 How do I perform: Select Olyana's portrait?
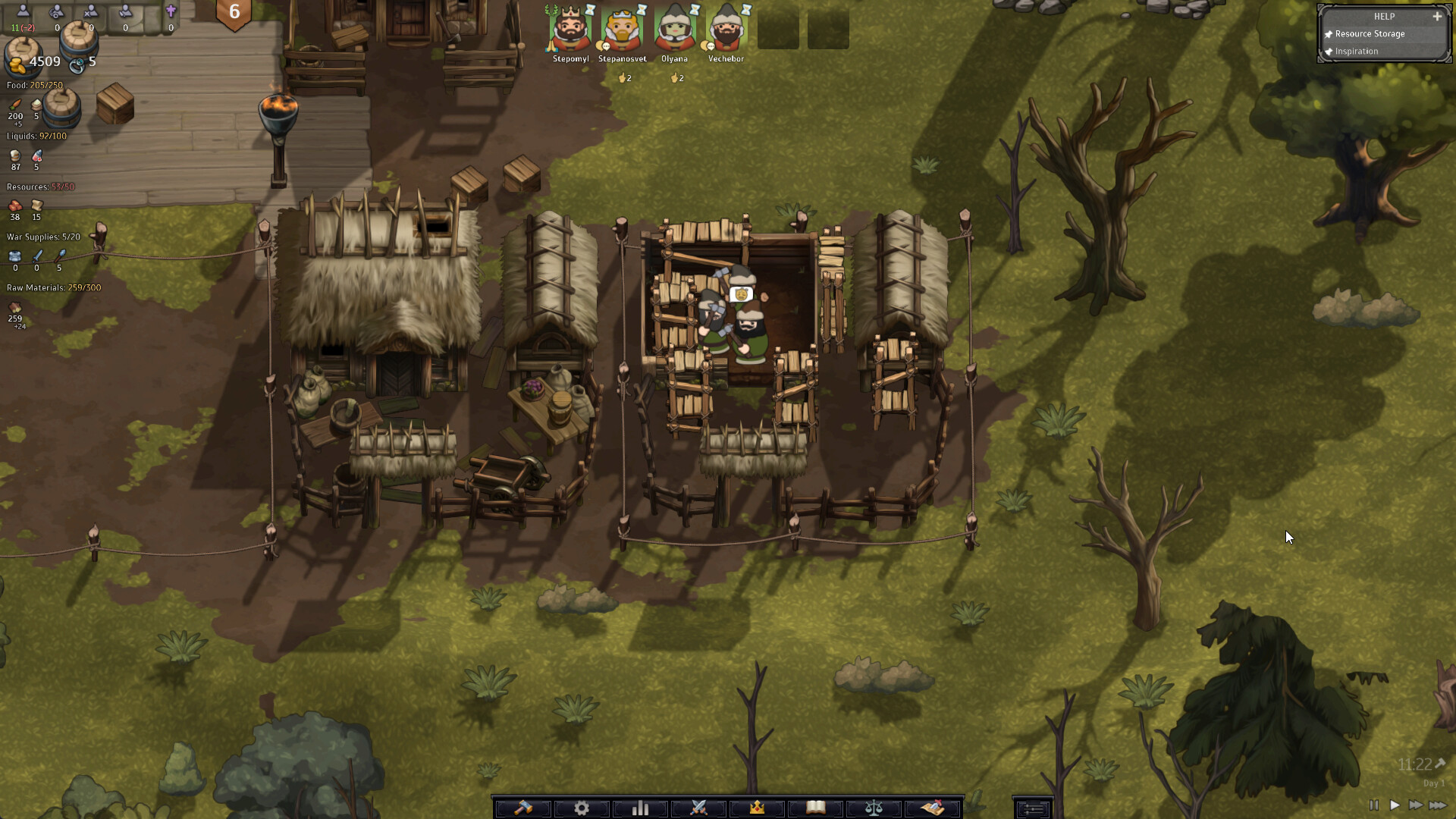point(674,29)
